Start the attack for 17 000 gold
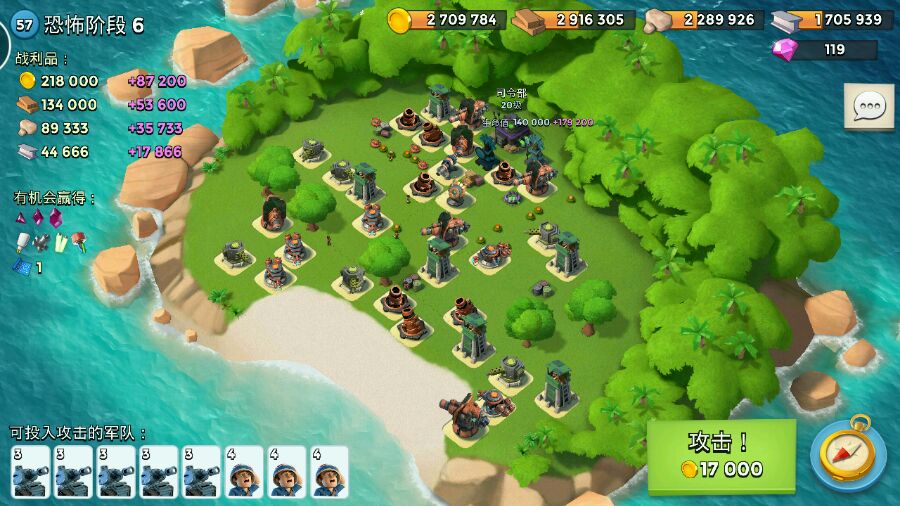This screenshot has height=506, width=900. (721, 455)
